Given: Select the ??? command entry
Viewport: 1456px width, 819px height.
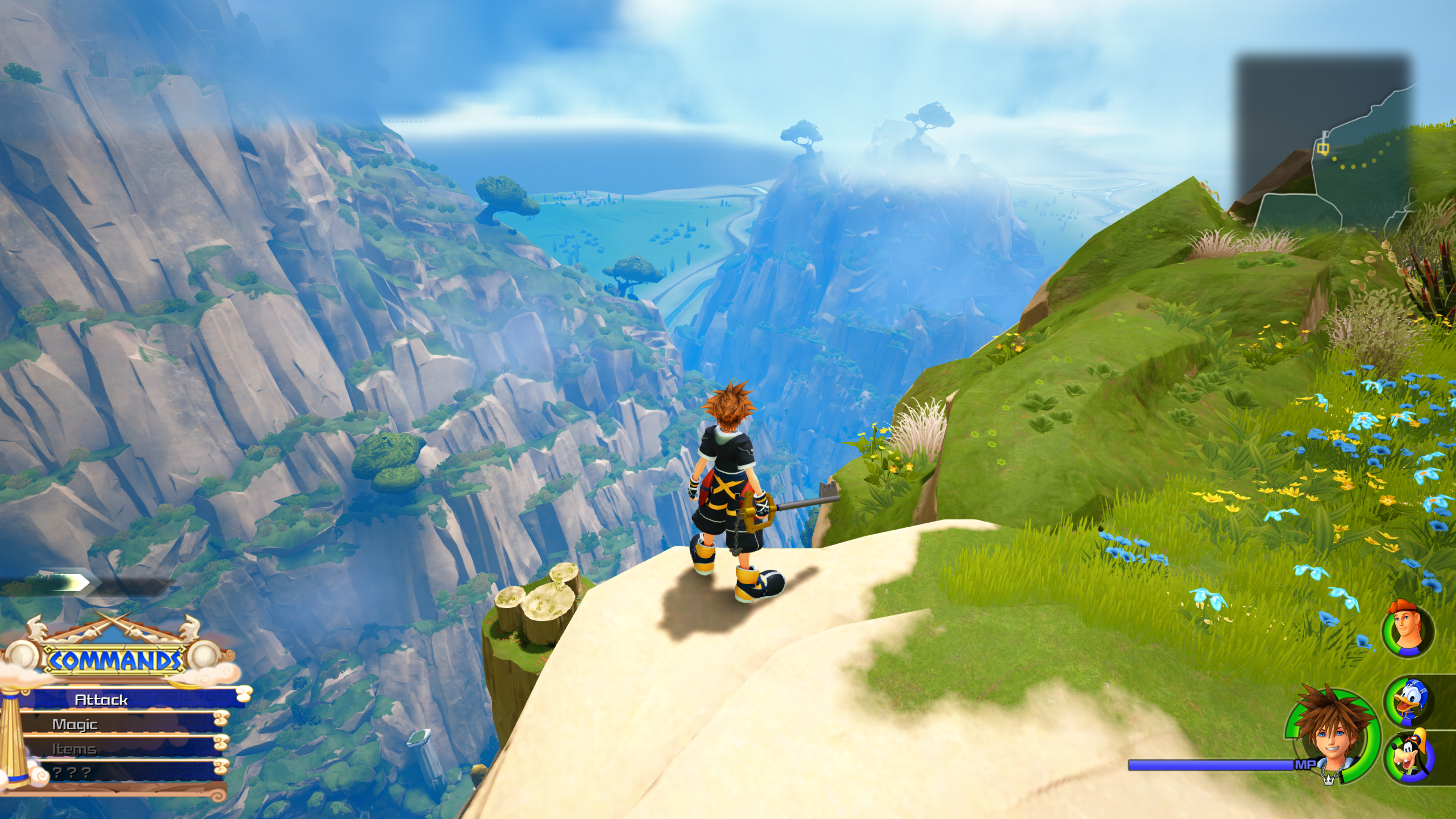Looking at the screenshot, I should [72, 773].
